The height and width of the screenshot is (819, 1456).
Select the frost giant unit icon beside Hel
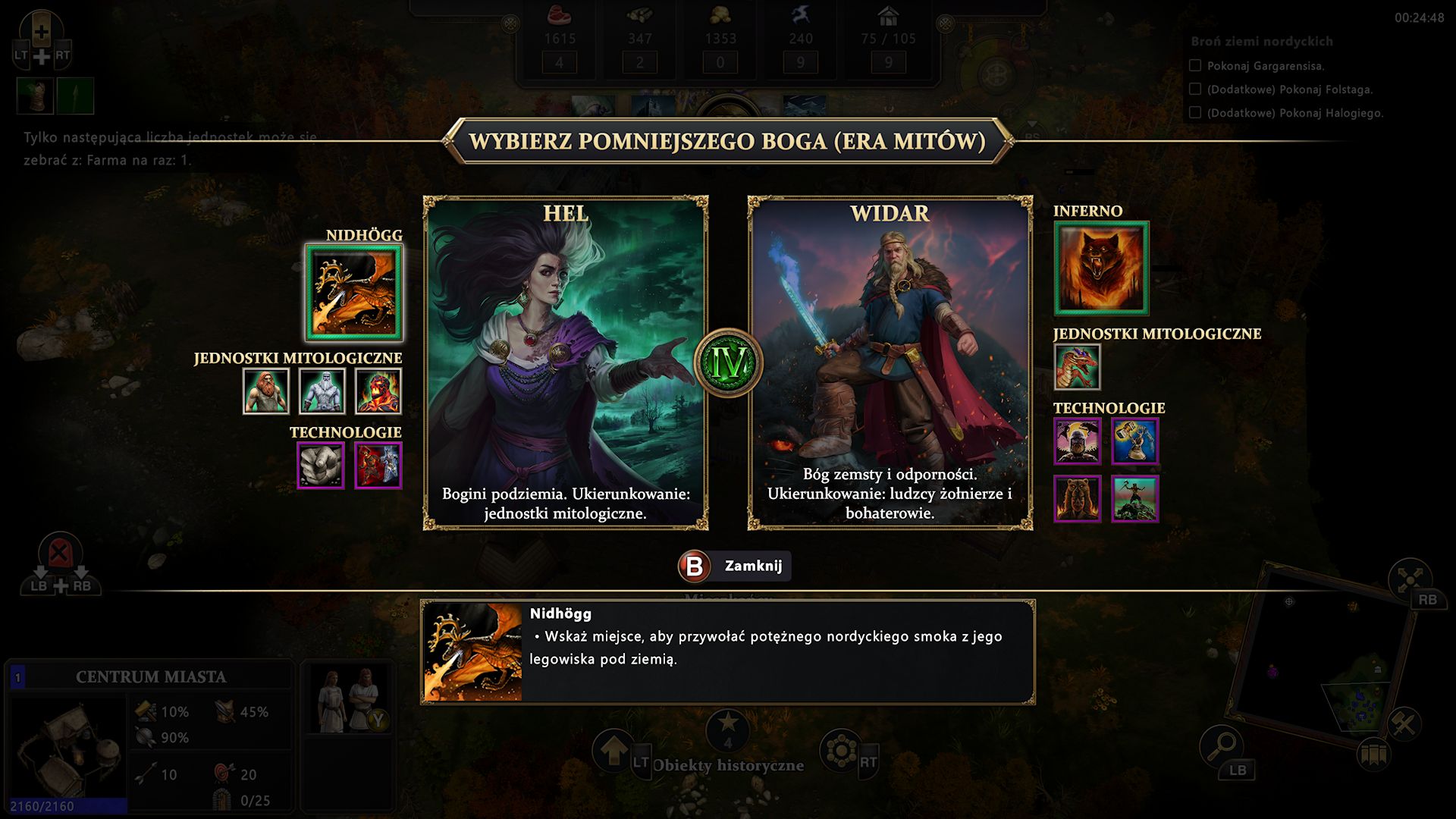(322, 391)
